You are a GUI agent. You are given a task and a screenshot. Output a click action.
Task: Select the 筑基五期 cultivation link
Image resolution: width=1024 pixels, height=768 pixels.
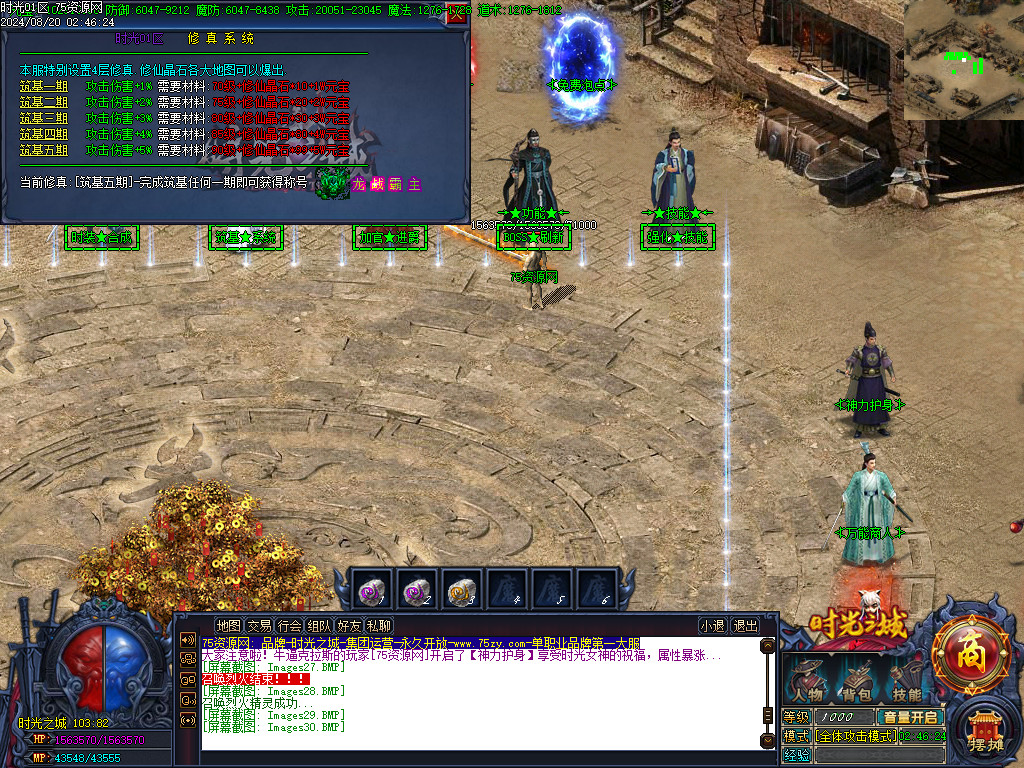click(x=44, y=150)
